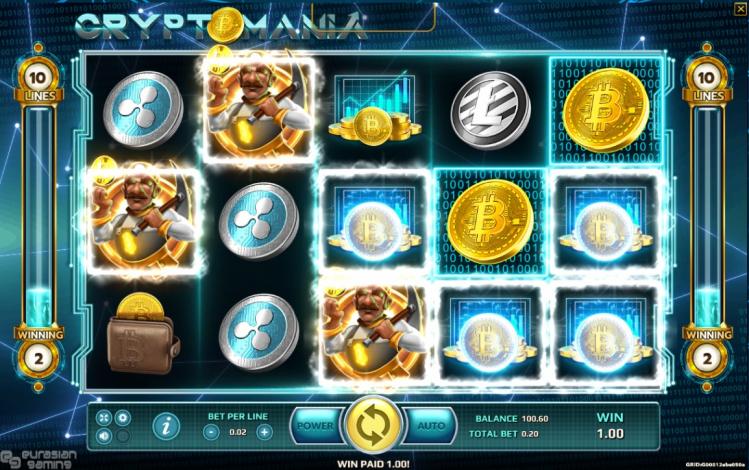Toggle the sound speaker icon
The image size is (749, 470).
coord(105,436)
